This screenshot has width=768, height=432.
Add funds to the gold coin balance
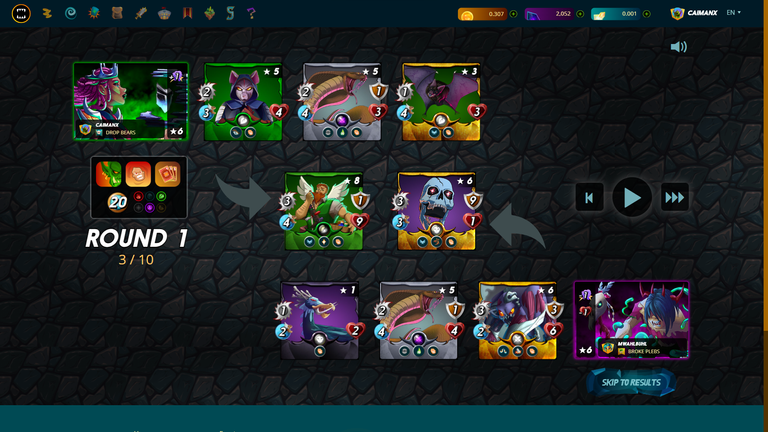pyautogui.click(x=513, y=14)
